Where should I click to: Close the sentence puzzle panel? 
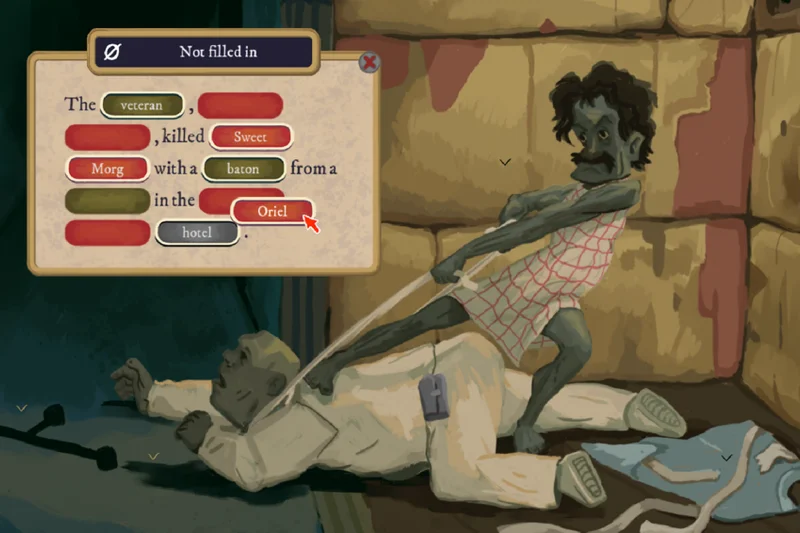click(369, 63)
